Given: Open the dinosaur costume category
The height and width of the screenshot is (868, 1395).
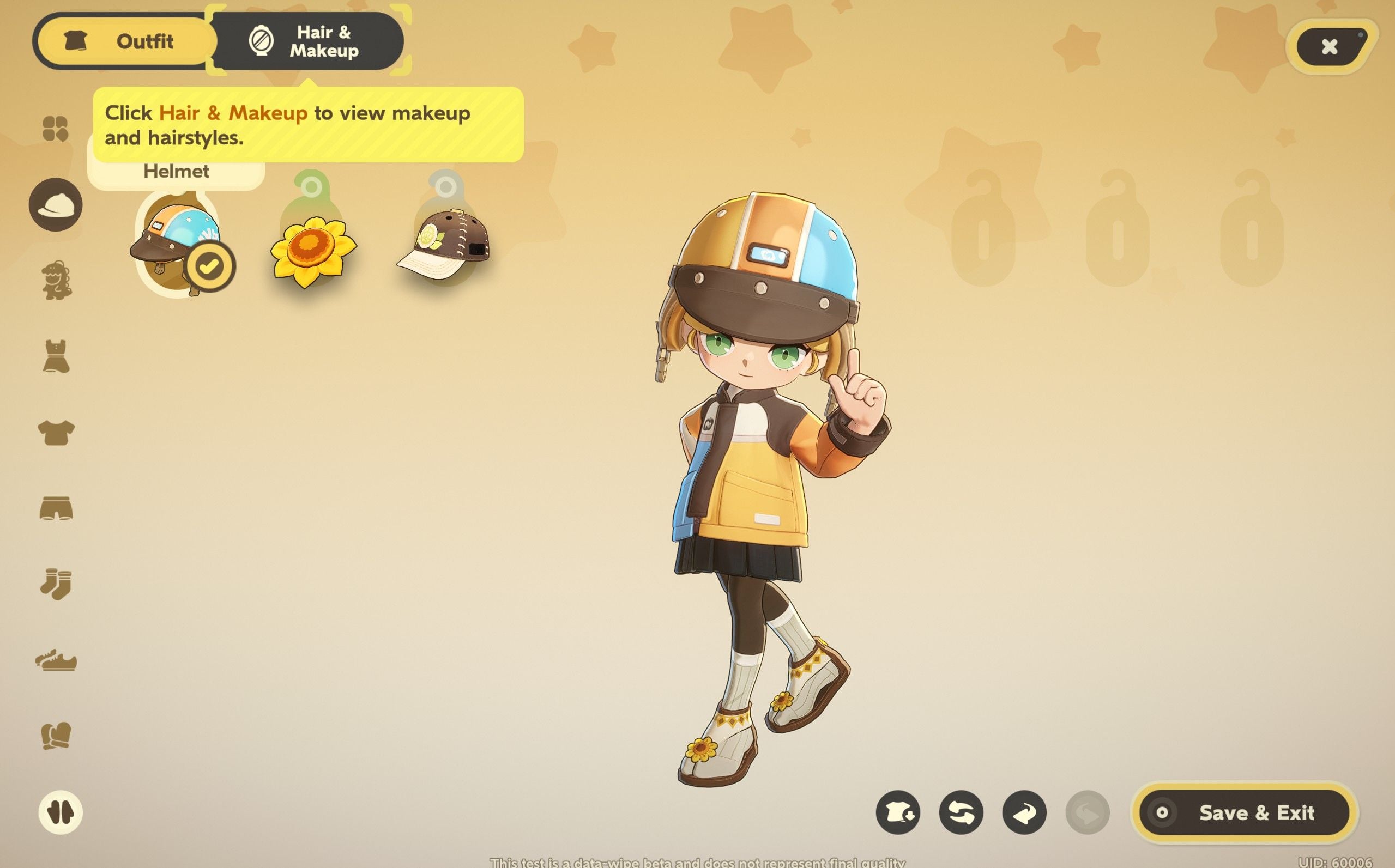Looking at the screenshot, I should point(56,280).
